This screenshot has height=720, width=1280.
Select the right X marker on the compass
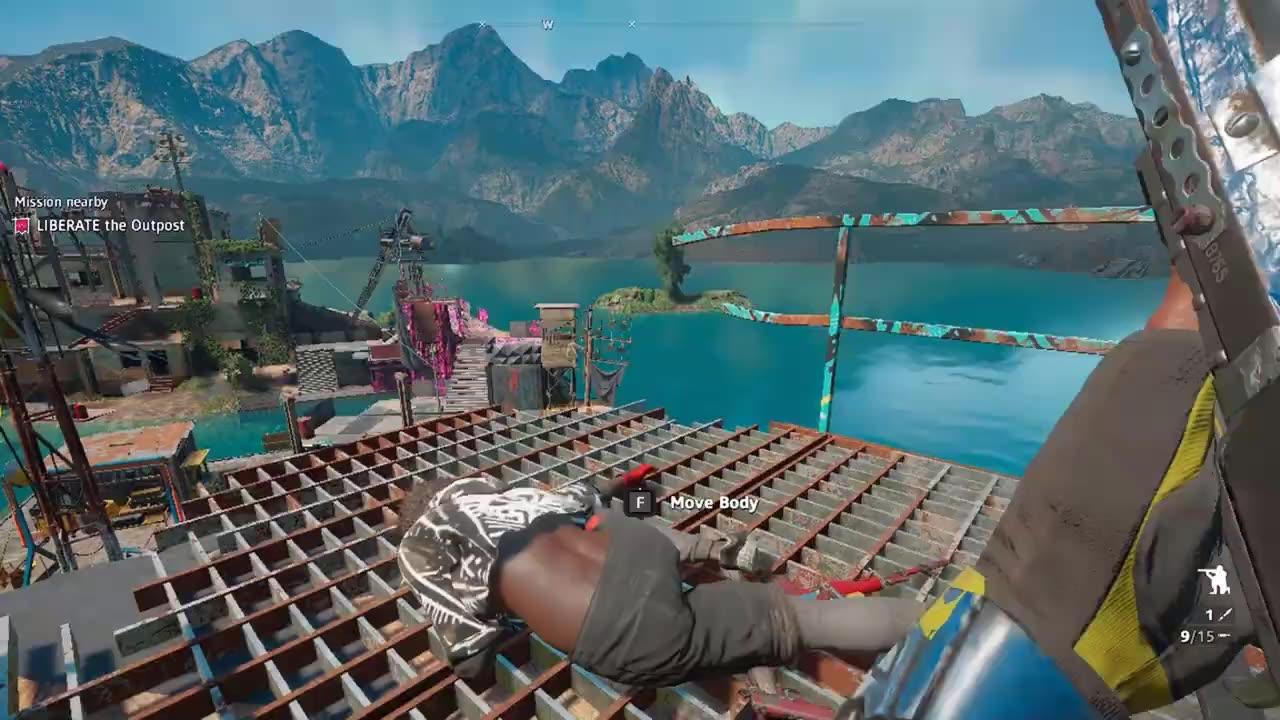(631, 24)
